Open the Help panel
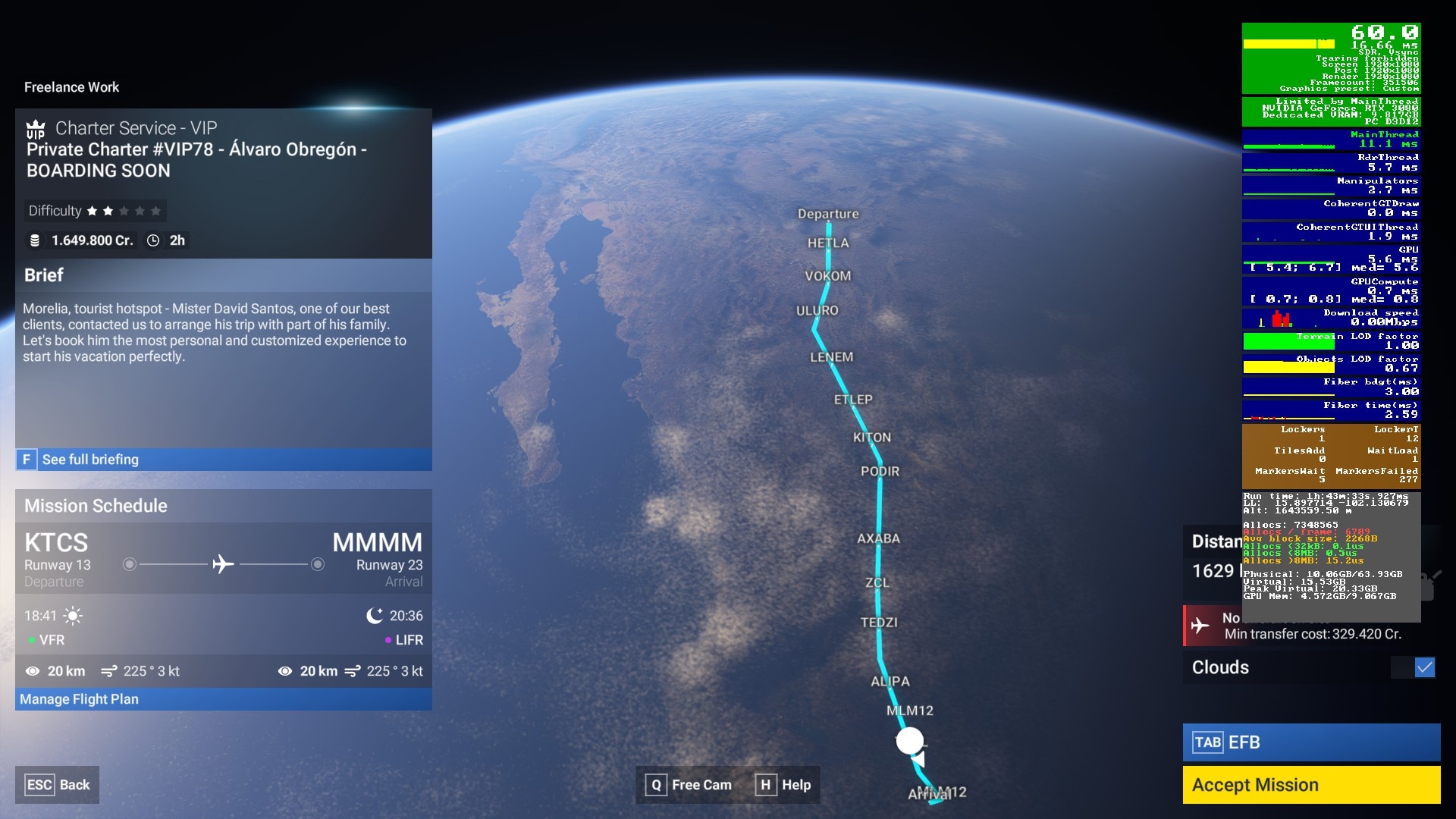Screen dimensions: 1456x819 (785, 785)
